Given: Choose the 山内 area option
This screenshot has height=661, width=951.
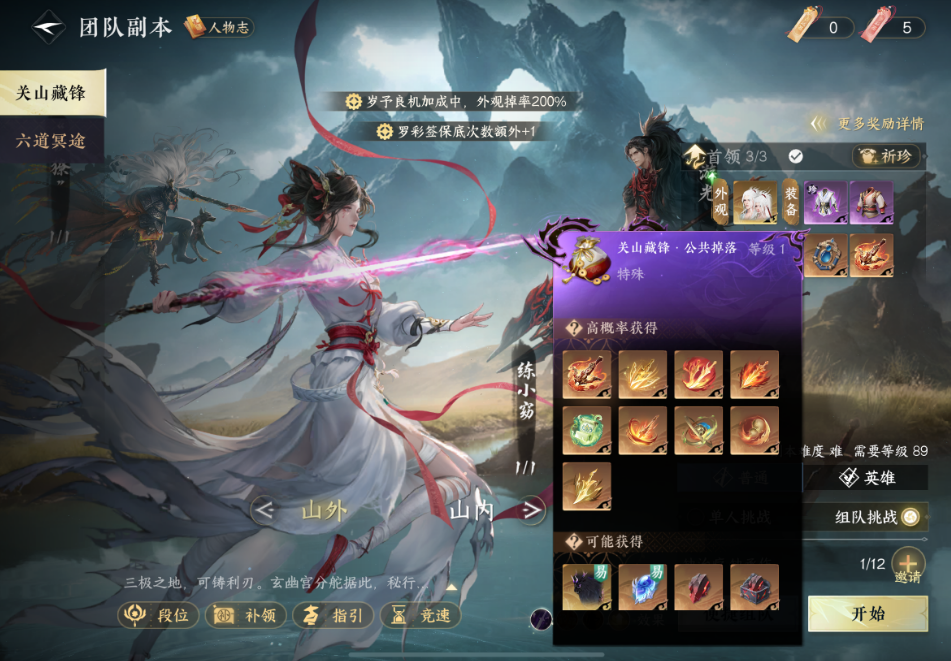Looking at the screenshot, I should (471, 511).
